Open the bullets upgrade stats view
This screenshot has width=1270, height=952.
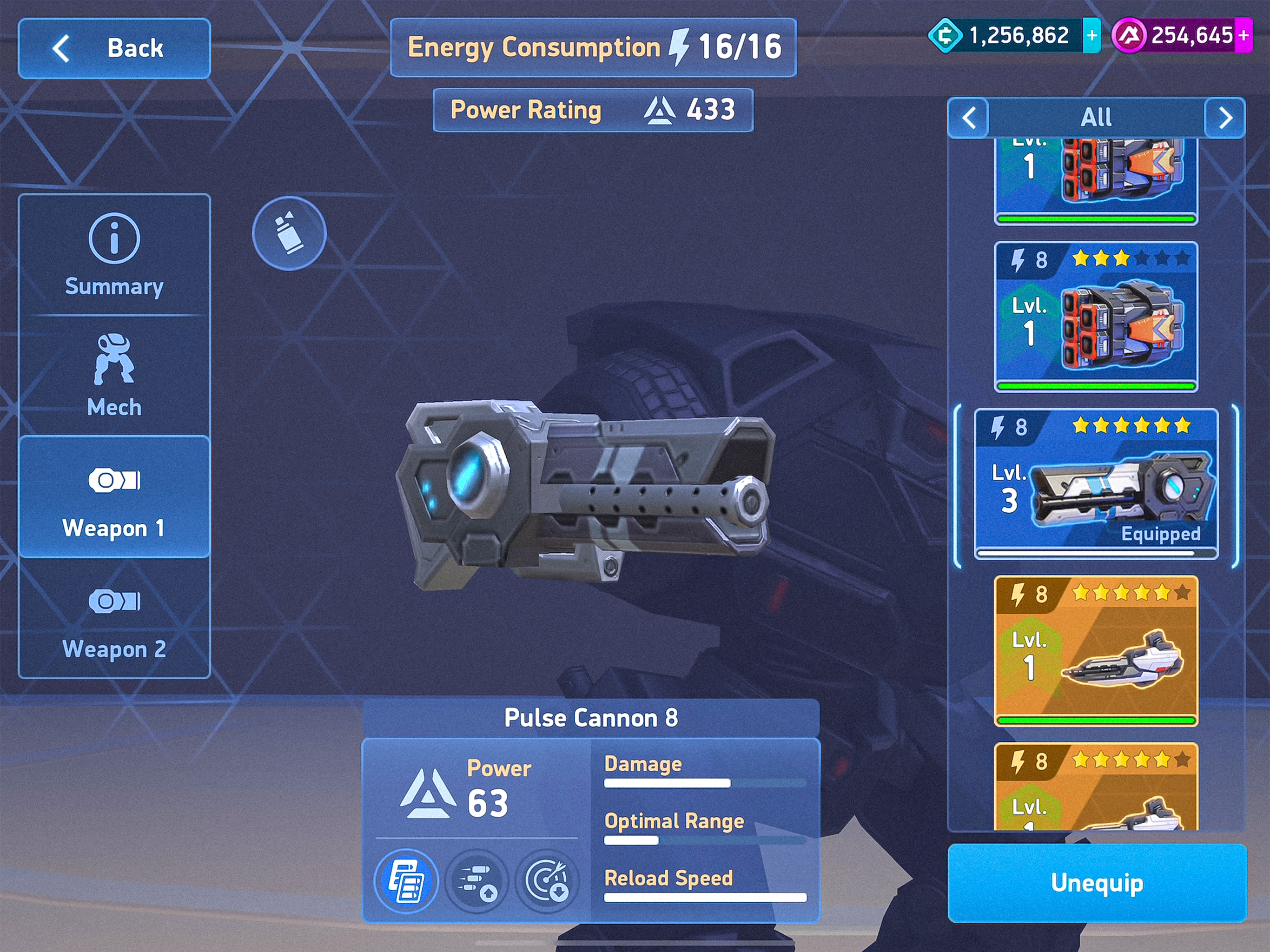[x=476, y=881]
